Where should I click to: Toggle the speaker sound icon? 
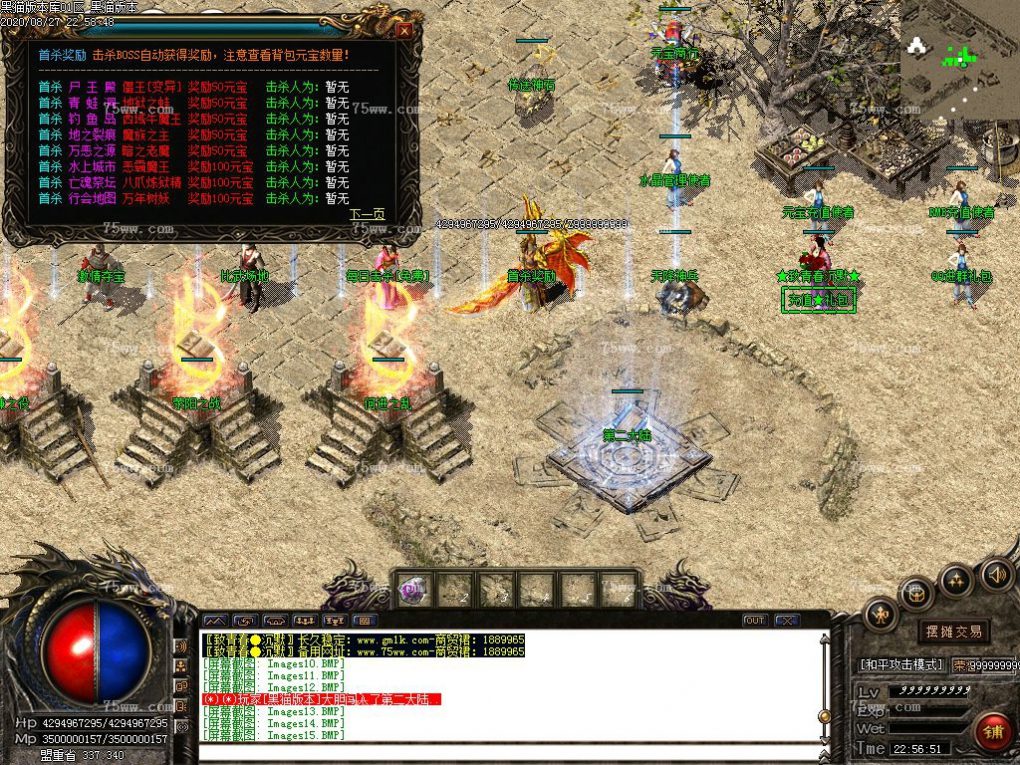click(995, 575)
